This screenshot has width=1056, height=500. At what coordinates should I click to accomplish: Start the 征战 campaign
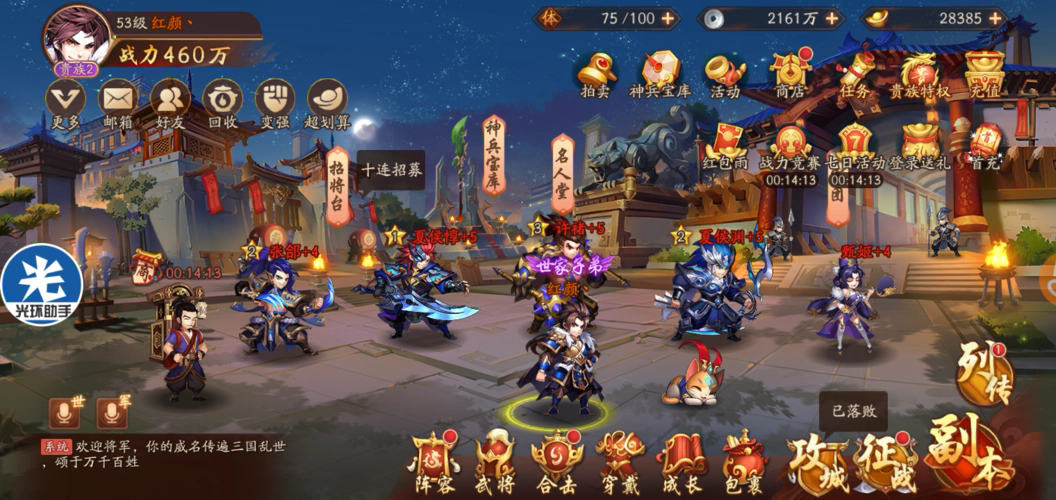coord(887,458)
